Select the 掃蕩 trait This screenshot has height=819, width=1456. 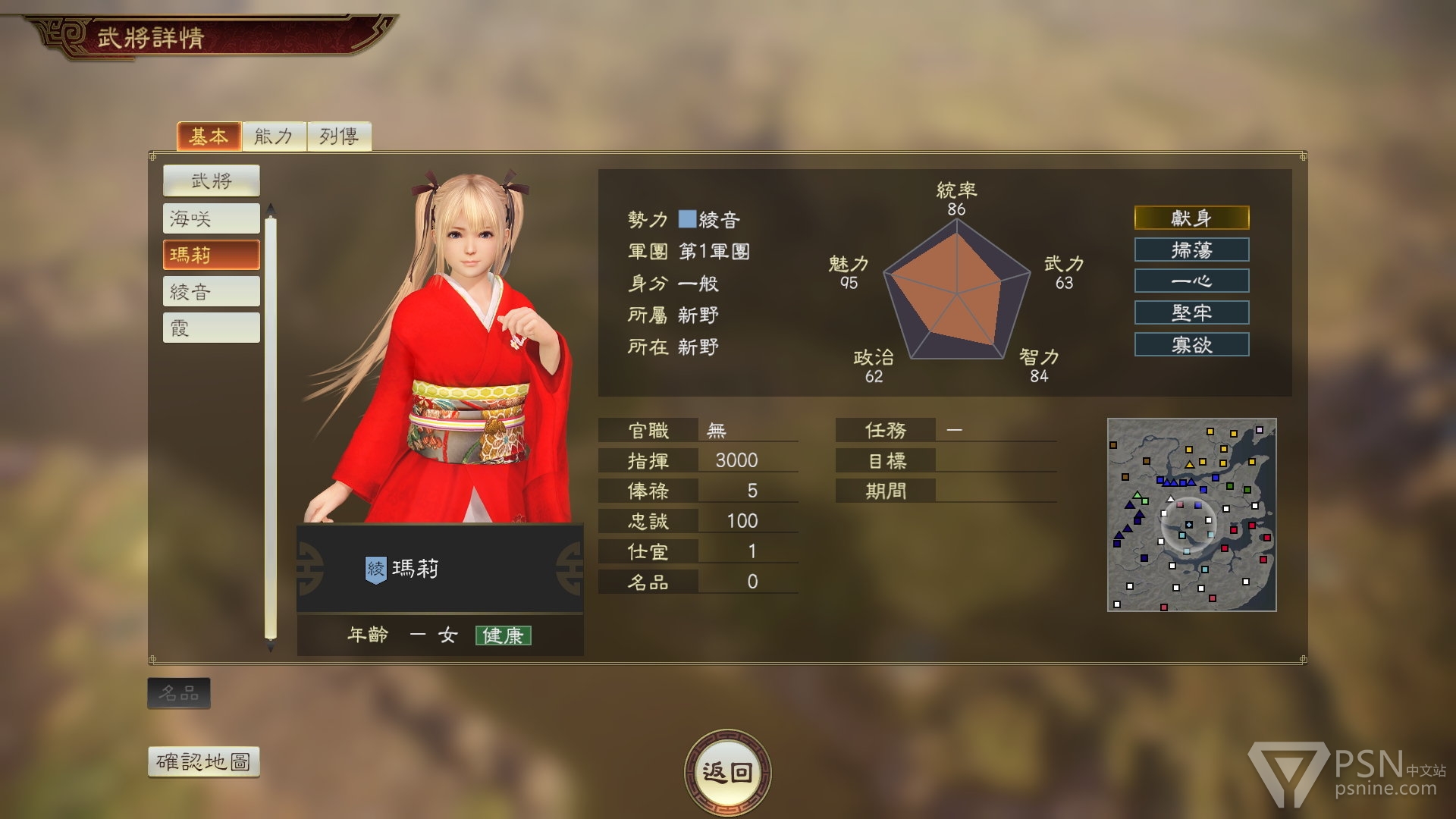point(1191,249)
